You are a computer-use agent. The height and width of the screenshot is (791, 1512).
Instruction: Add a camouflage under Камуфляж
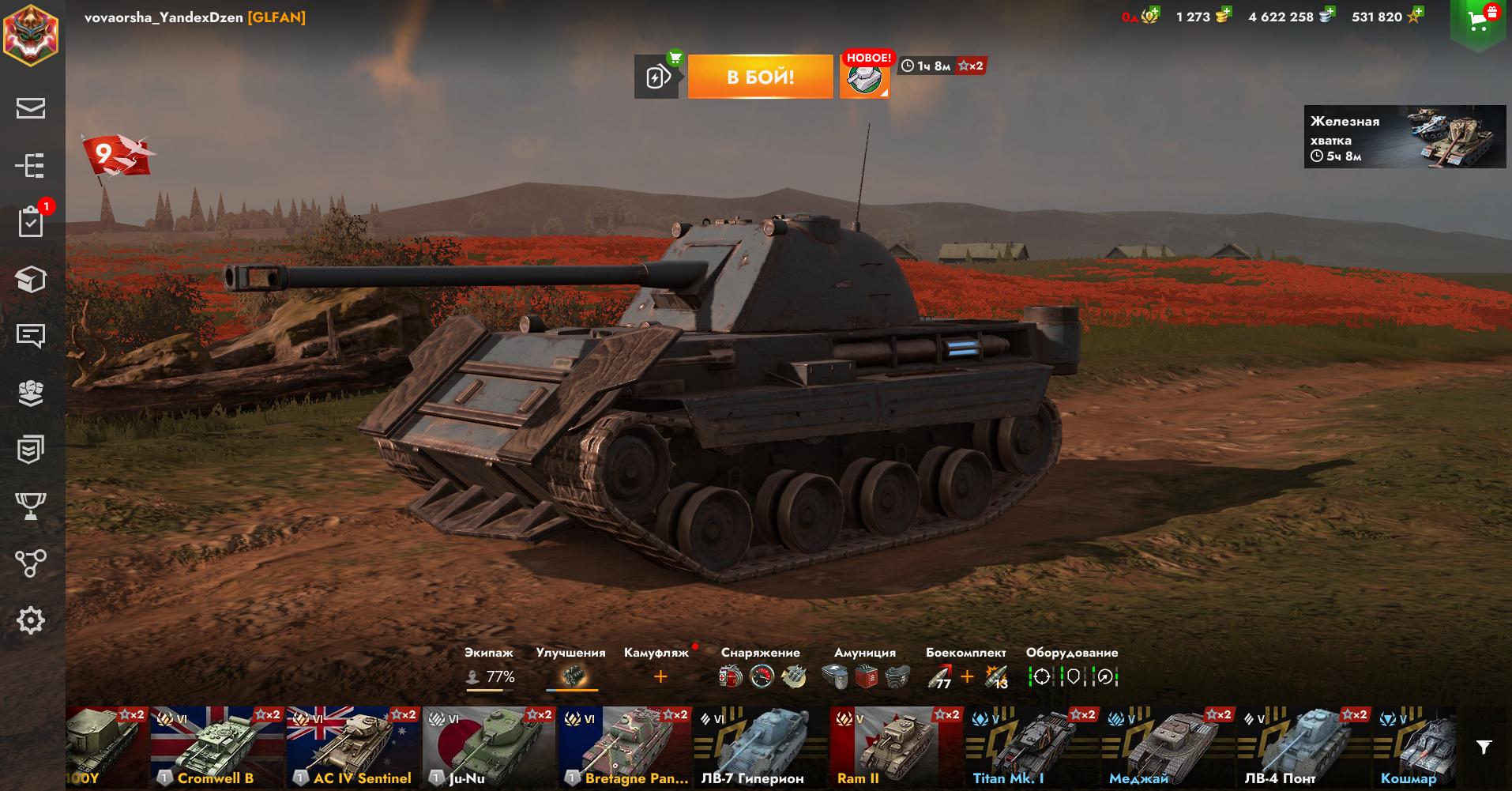click(660, 676)
